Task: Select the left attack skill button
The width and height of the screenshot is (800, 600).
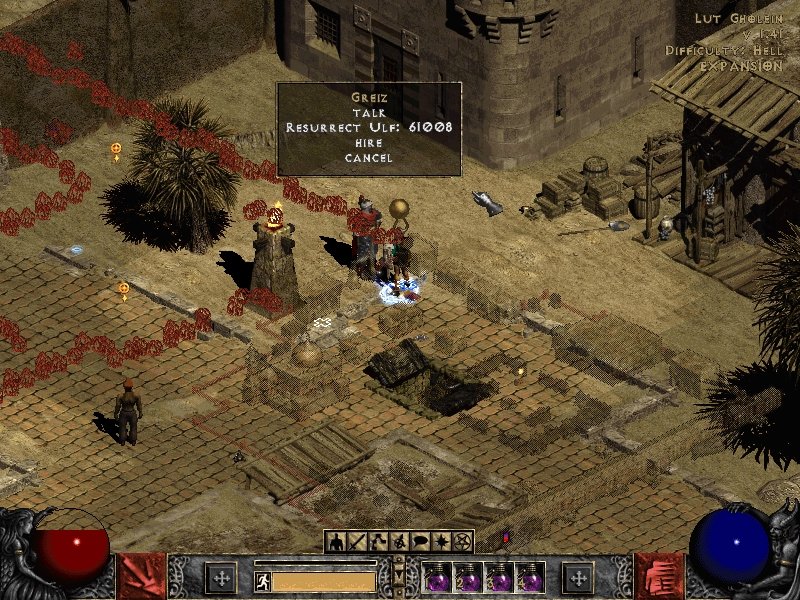Action: [141, 577]
